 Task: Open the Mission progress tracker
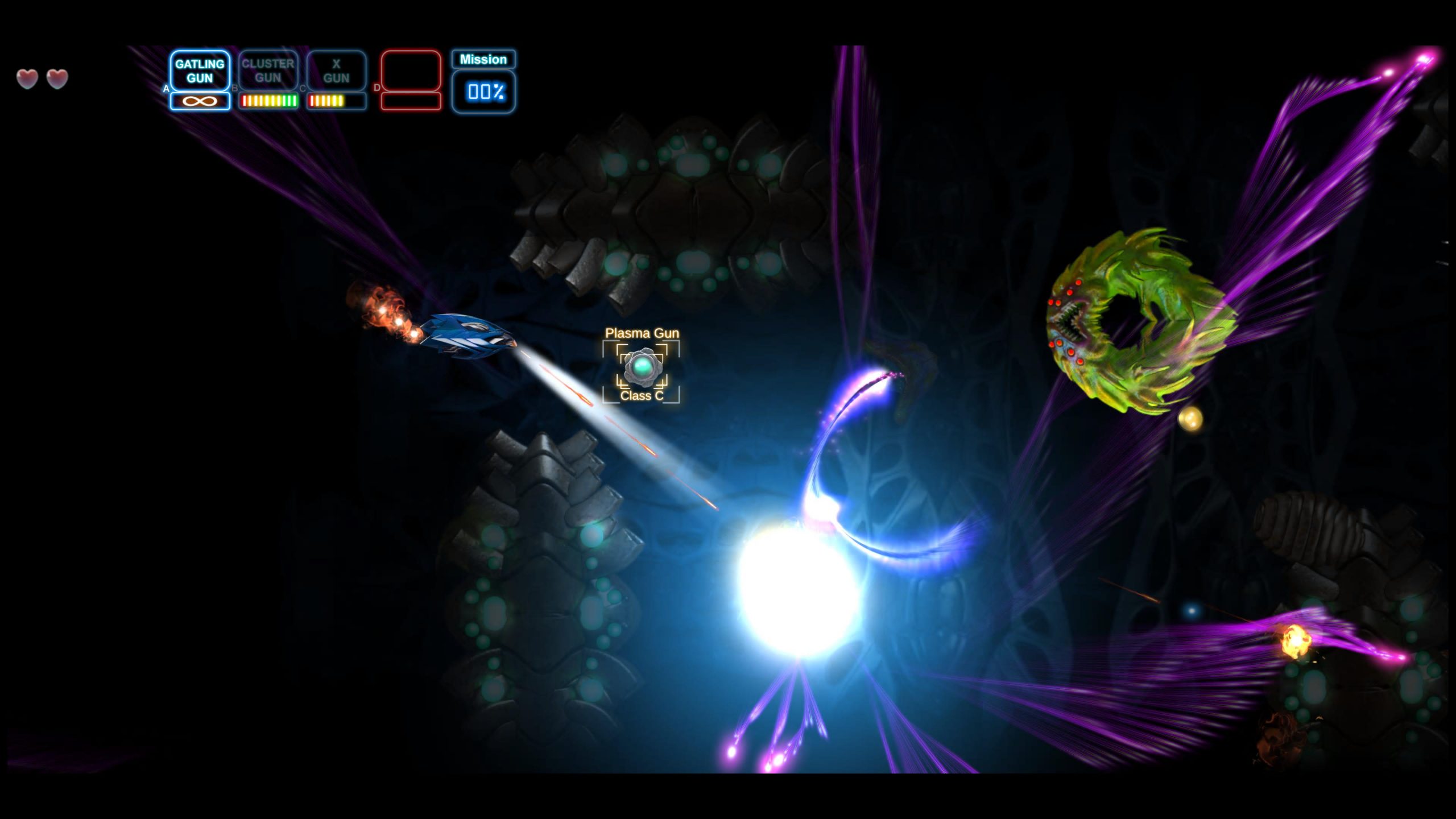click(x=483, y=82)
